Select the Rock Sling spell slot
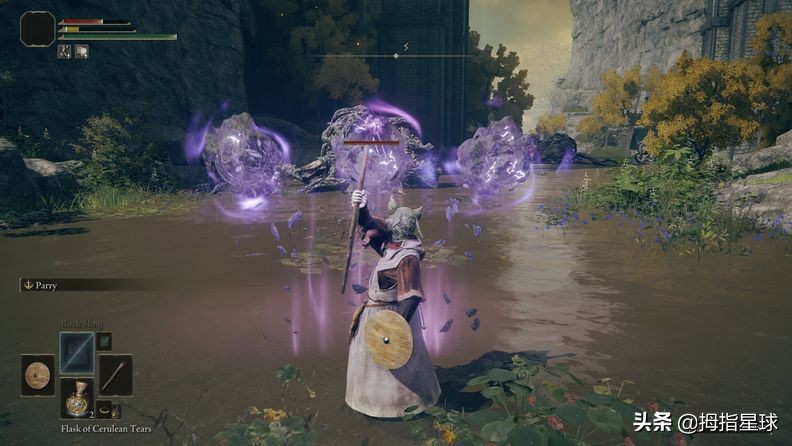 point(77,351)
